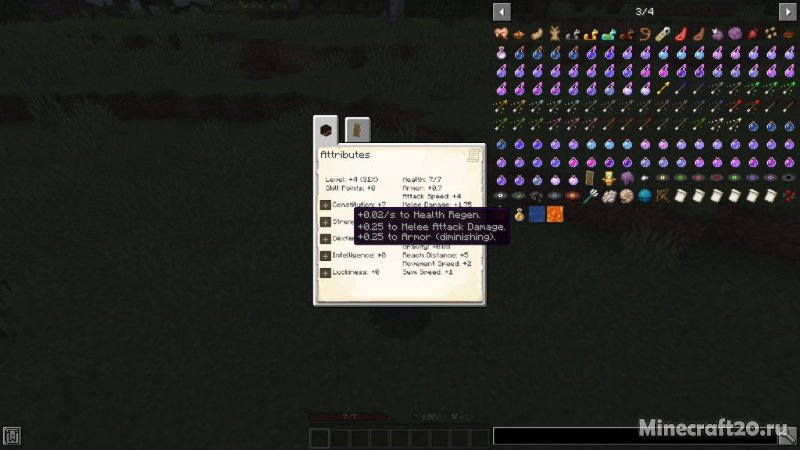
Task: Pick the heart of the sea orb
Action: pyautogui.click(x=645, y=196)
